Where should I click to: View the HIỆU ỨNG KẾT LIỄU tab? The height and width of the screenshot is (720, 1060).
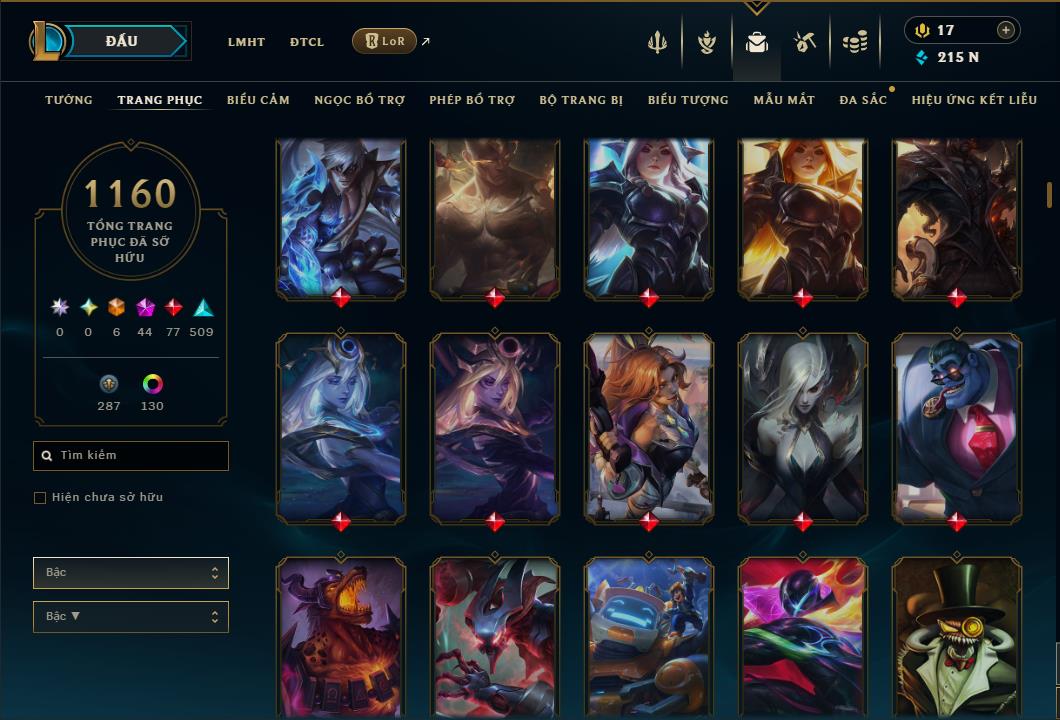[x=974, y=100]
